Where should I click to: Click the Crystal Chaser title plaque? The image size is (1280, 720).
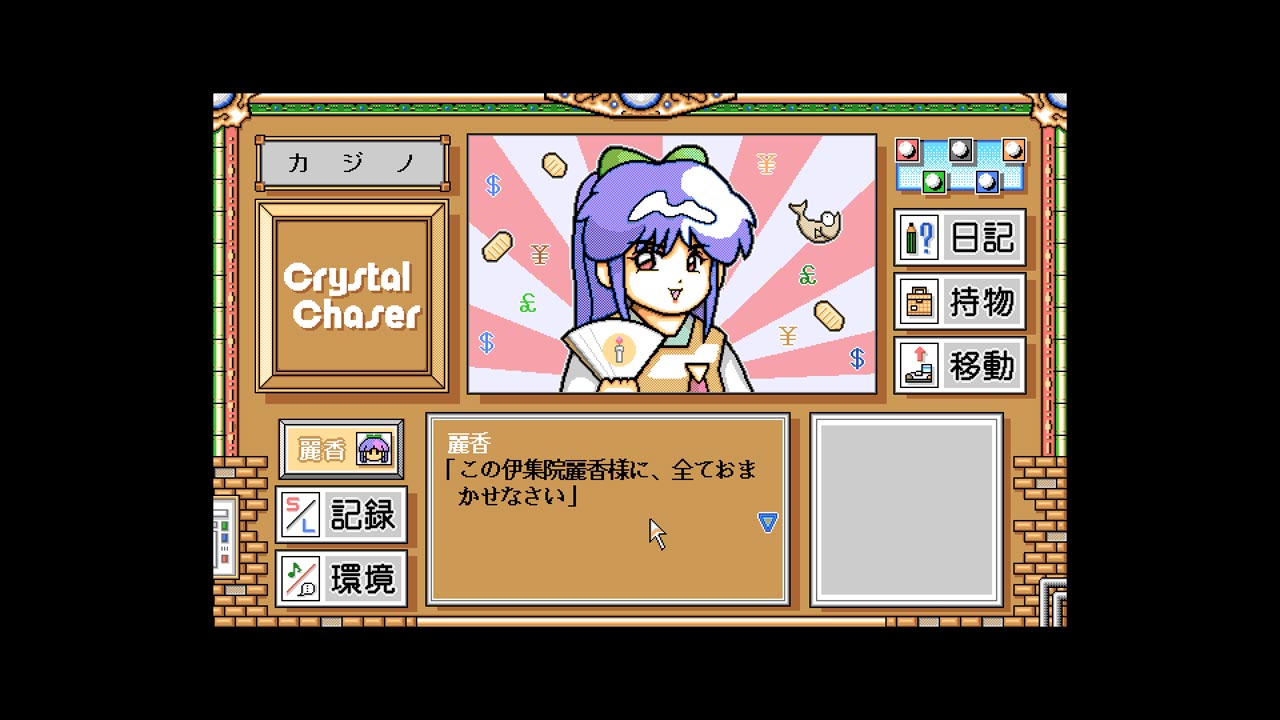[x=351, y=293]
